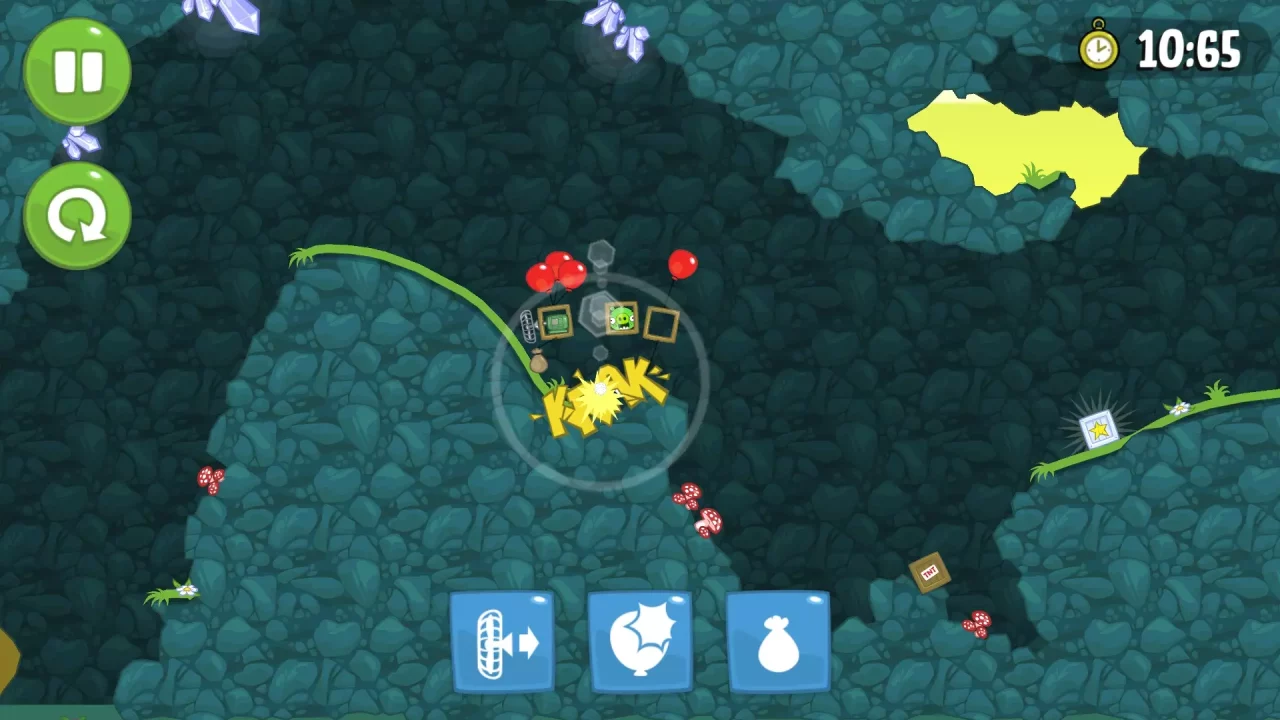Click the fan attached to the contraption
The width and height of the screenshot is (1280, 720).
coord(527,324)
